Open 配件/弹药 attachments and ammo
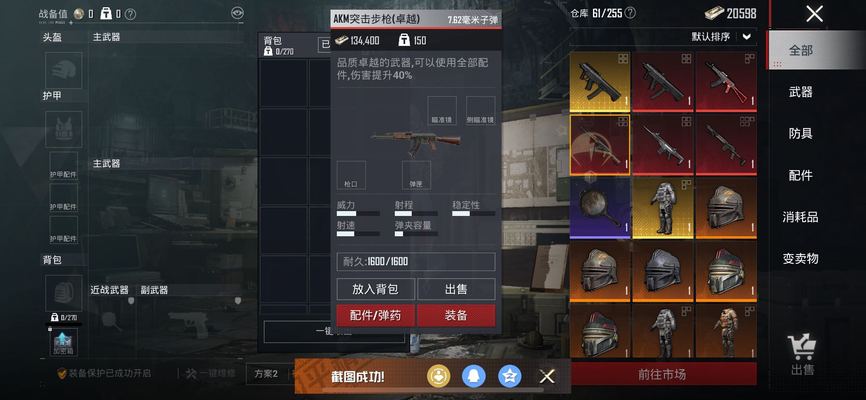 [x=374, y=315]
